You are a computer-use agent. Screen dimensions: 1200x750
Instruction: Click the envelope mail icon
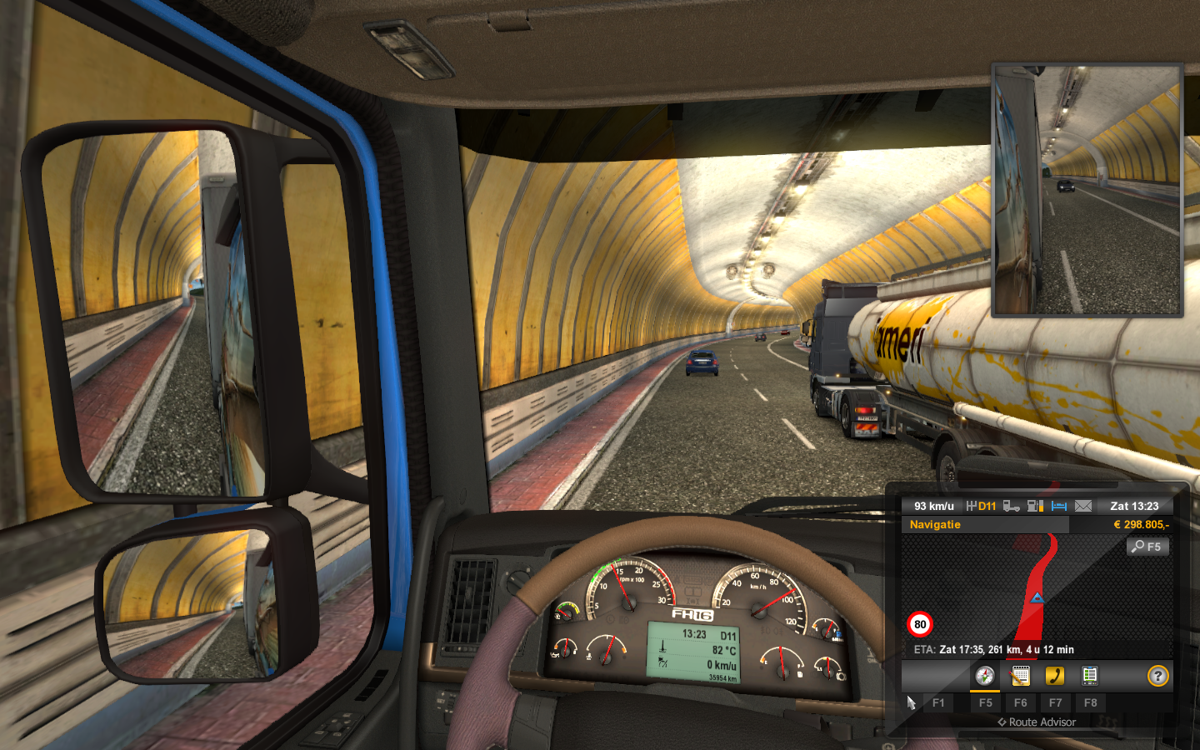1084,506
